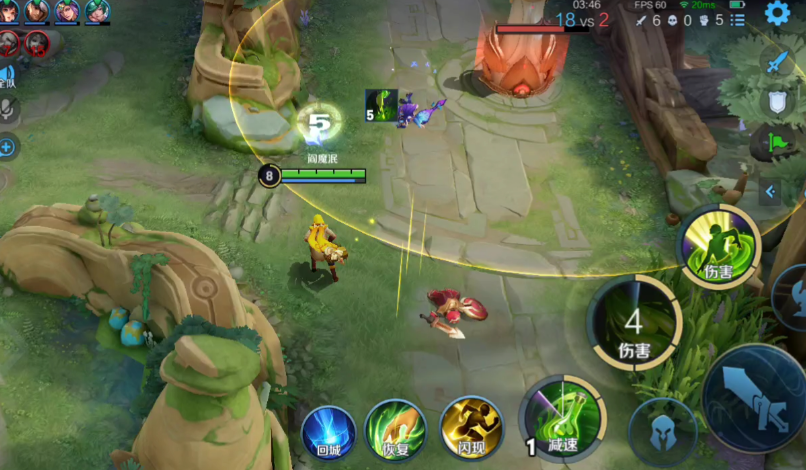Send the blue sword attack signal
The width and height of the screenshot is (806, 470).
(x=777, y=62)
